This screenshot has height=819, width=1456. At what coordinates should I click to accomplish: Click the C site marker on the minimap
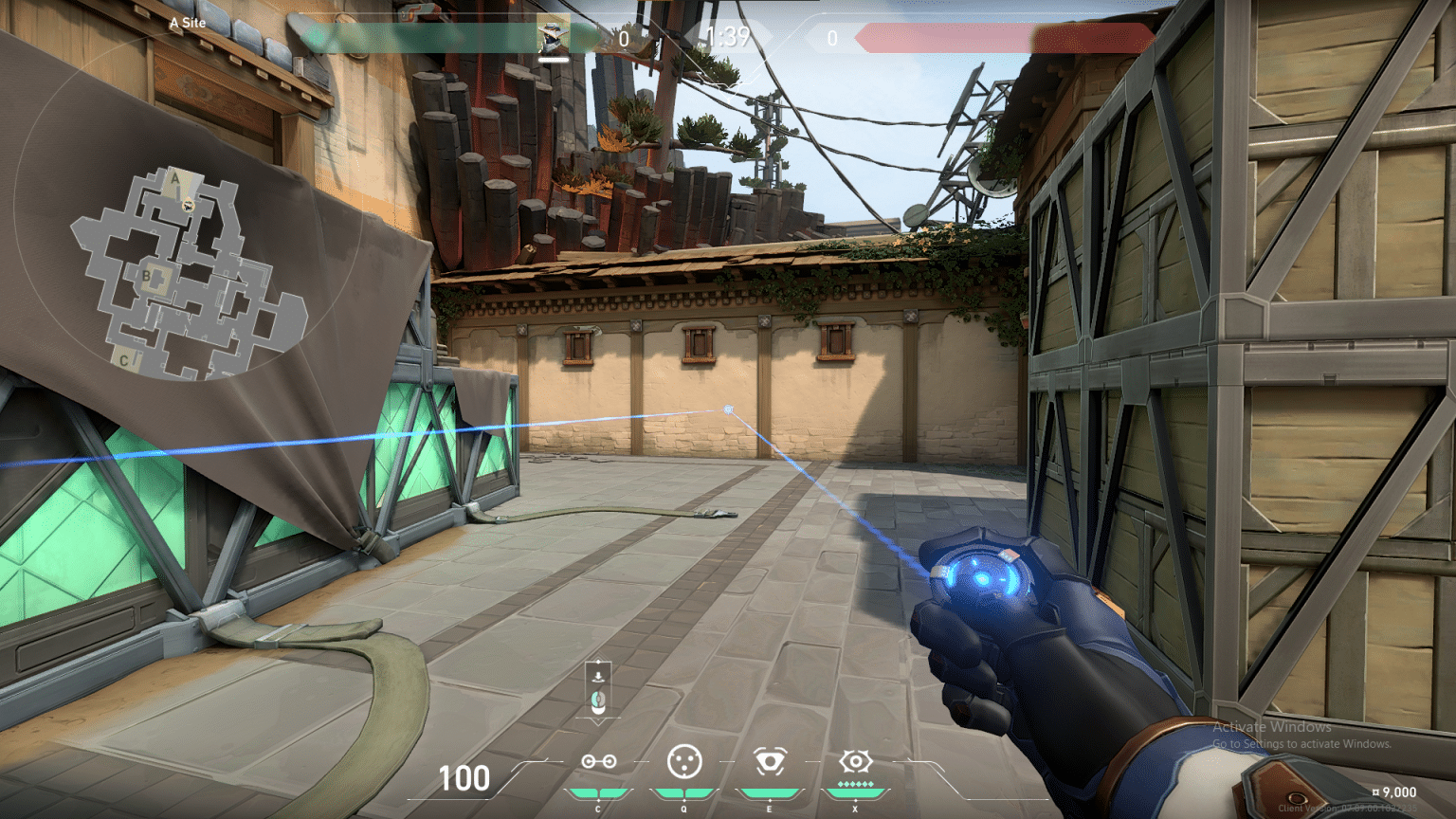tap(123, 360)
